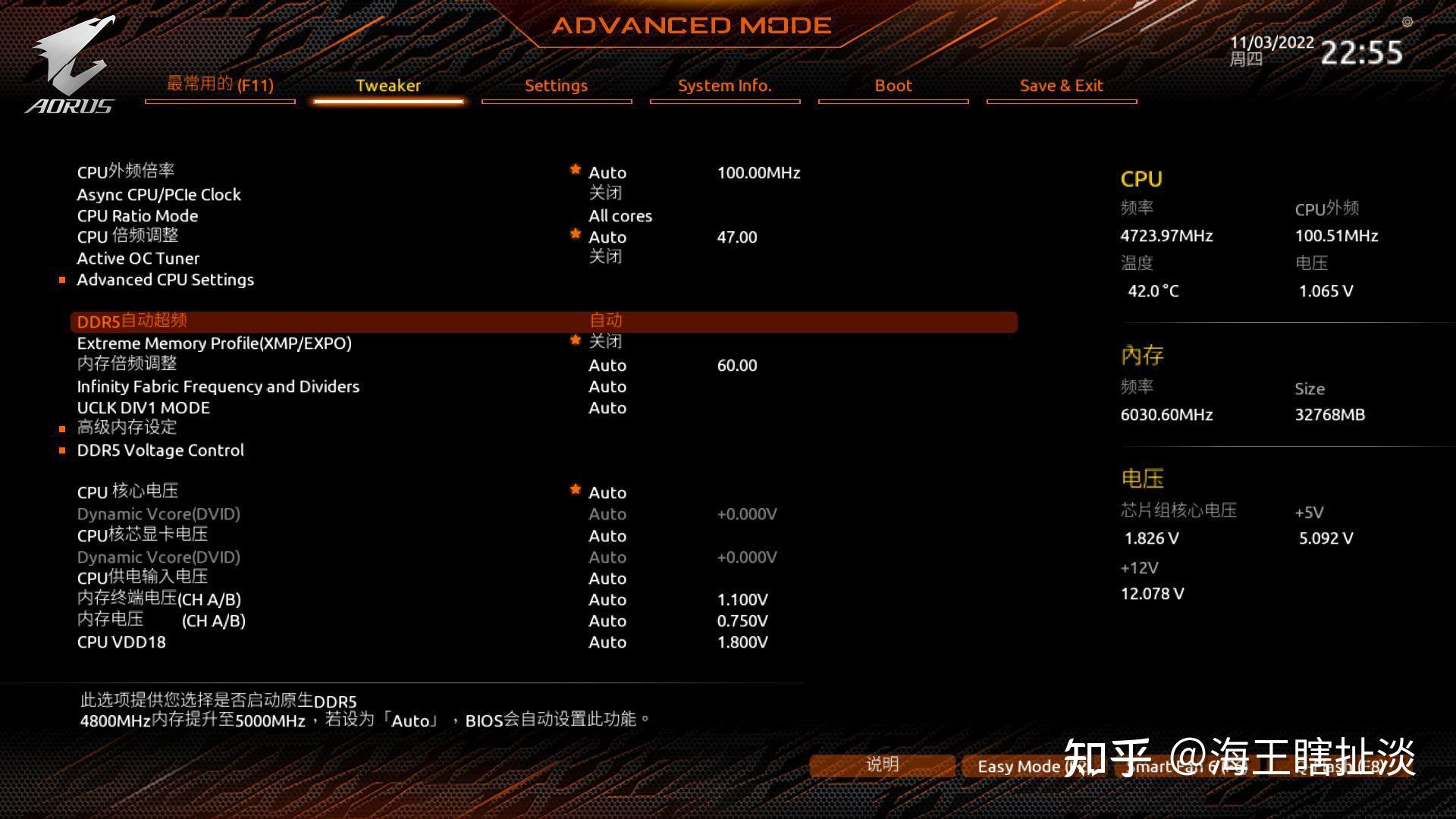The width and height of the screenshot is (1456, 819).
Task: Open Advanced CPU Settings submenu
Action: click(165, 280)
